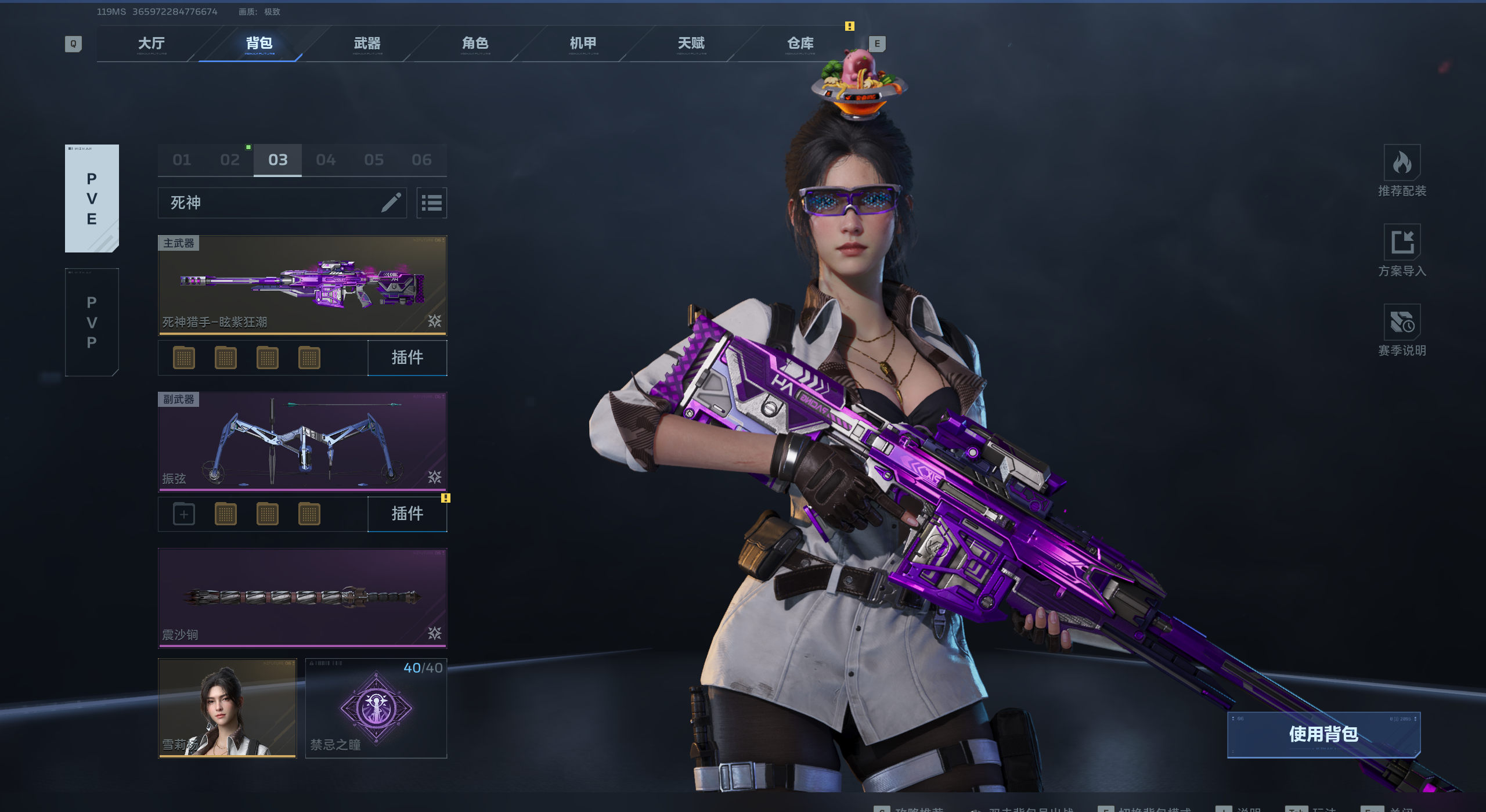Open 推荐配装 recommended loadouts
The image size is (1486, 812).
[1402, 171]
